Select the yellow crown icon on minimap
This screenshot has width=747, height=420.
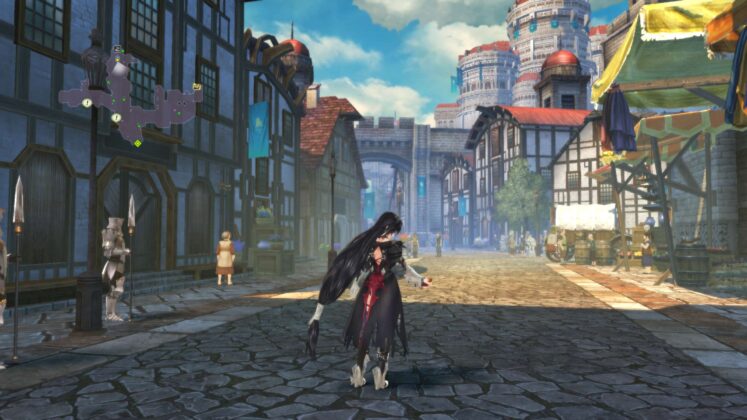click(x=197, y=87)
